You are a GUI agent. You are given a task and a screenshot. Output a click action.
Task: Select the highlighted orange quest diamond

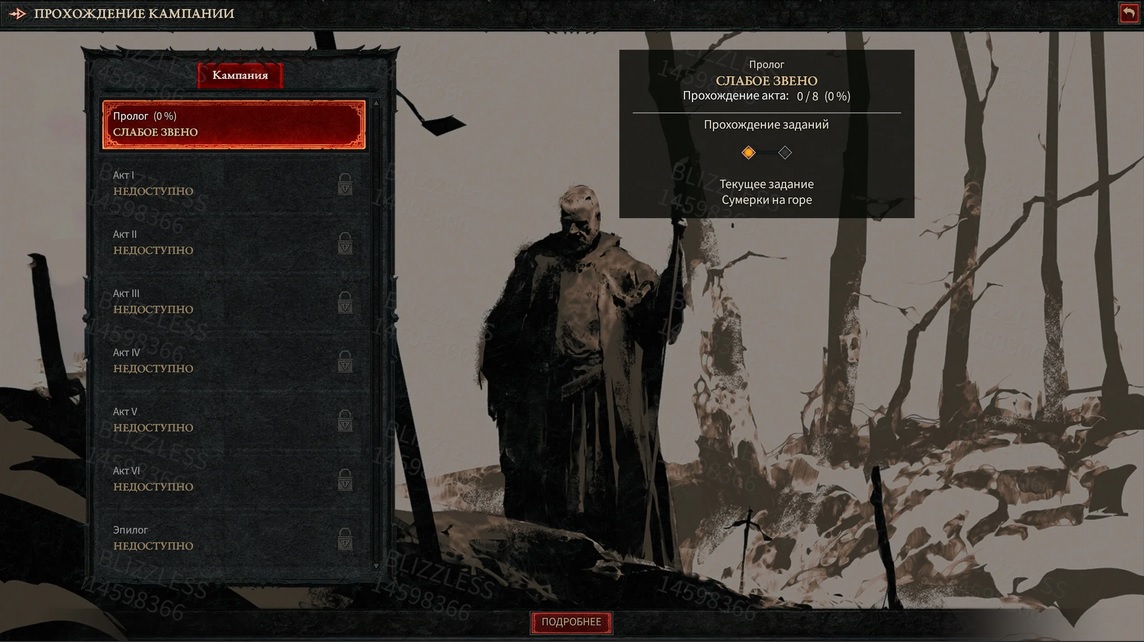[748, 153]
